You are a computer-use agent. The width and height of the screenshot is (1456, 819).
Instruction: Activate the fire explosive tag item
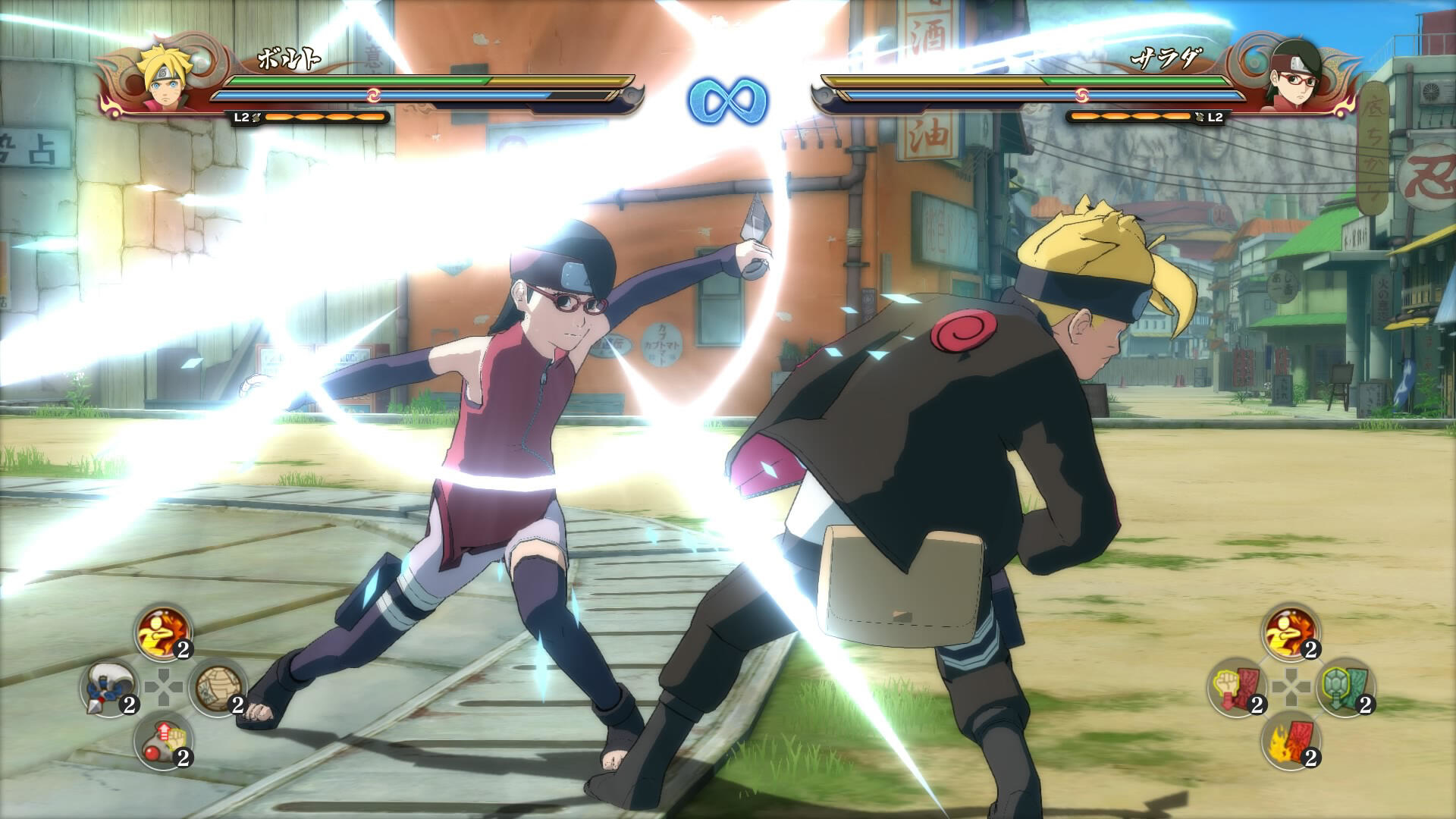click(1291, 741)
